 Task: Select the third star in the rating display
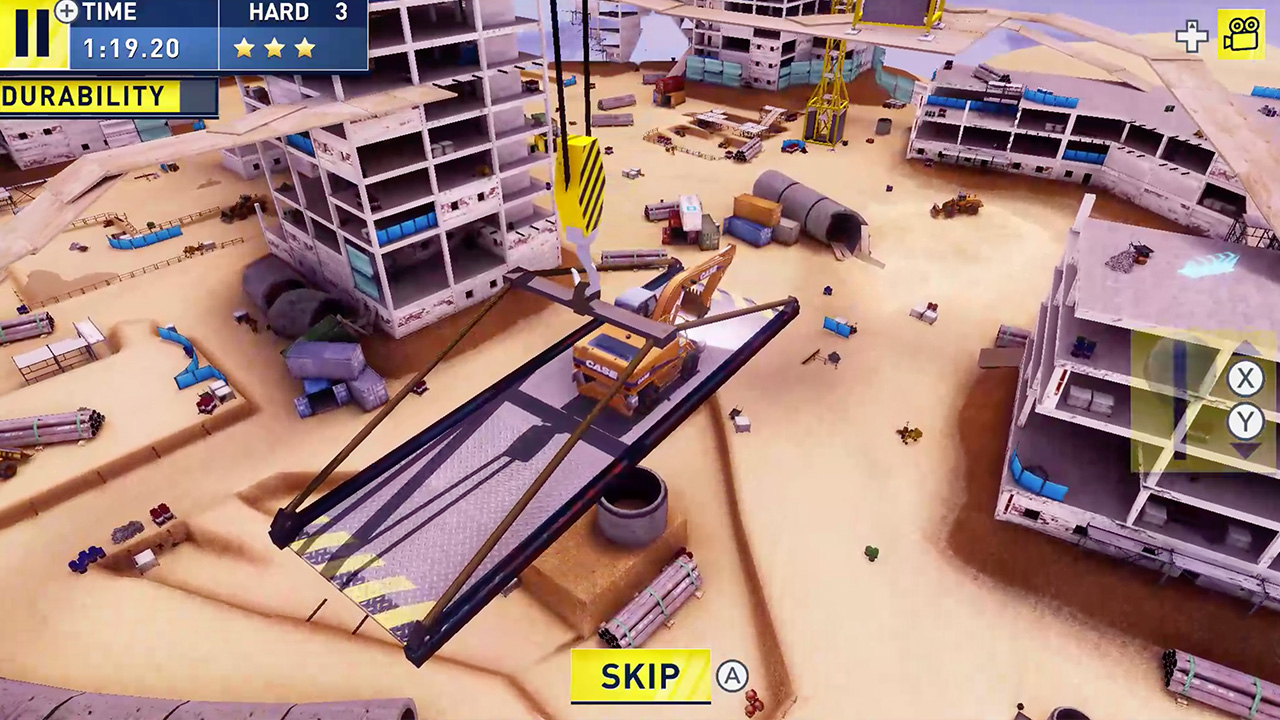click(305, 47)
